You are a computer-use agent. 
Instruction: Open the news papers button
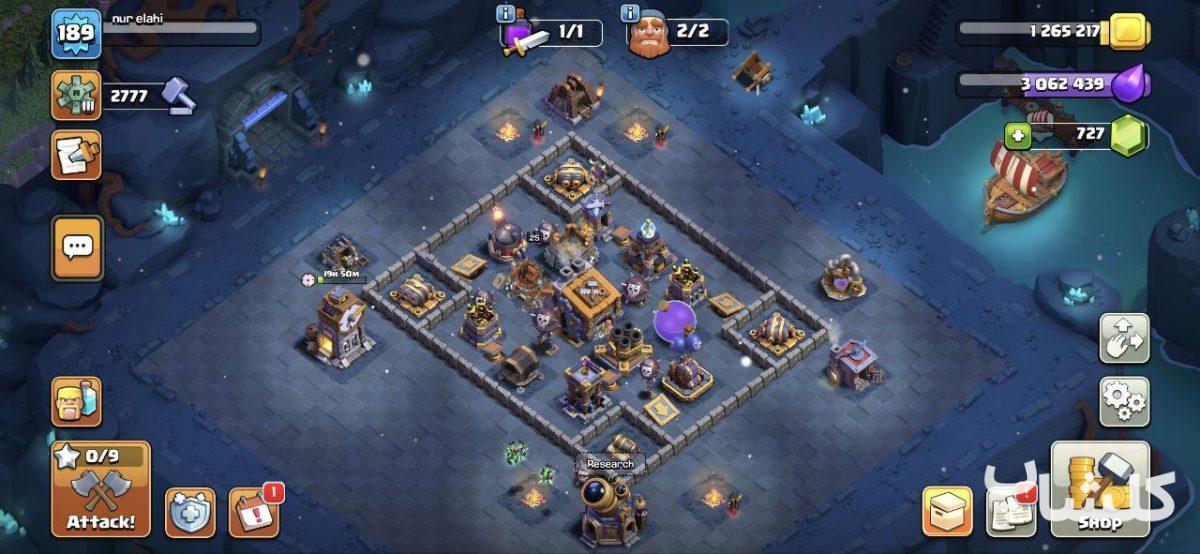pos(1010,512)
